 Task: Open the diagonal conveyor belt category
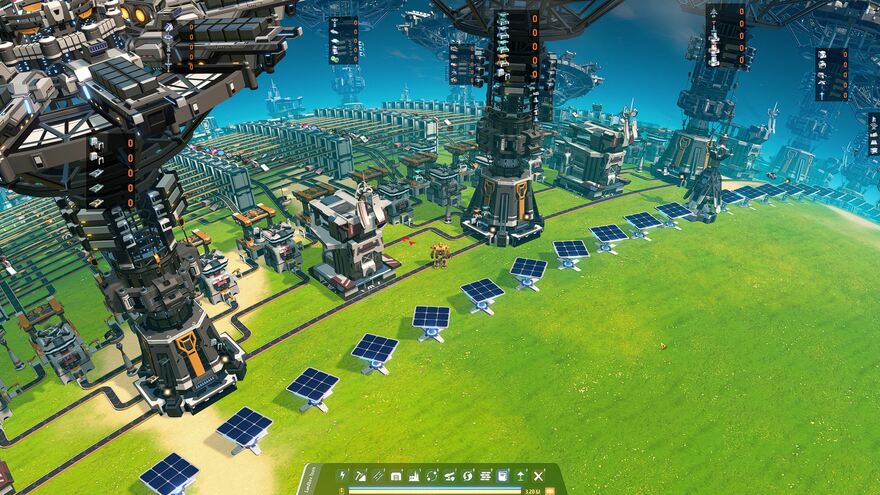point(379,475)
